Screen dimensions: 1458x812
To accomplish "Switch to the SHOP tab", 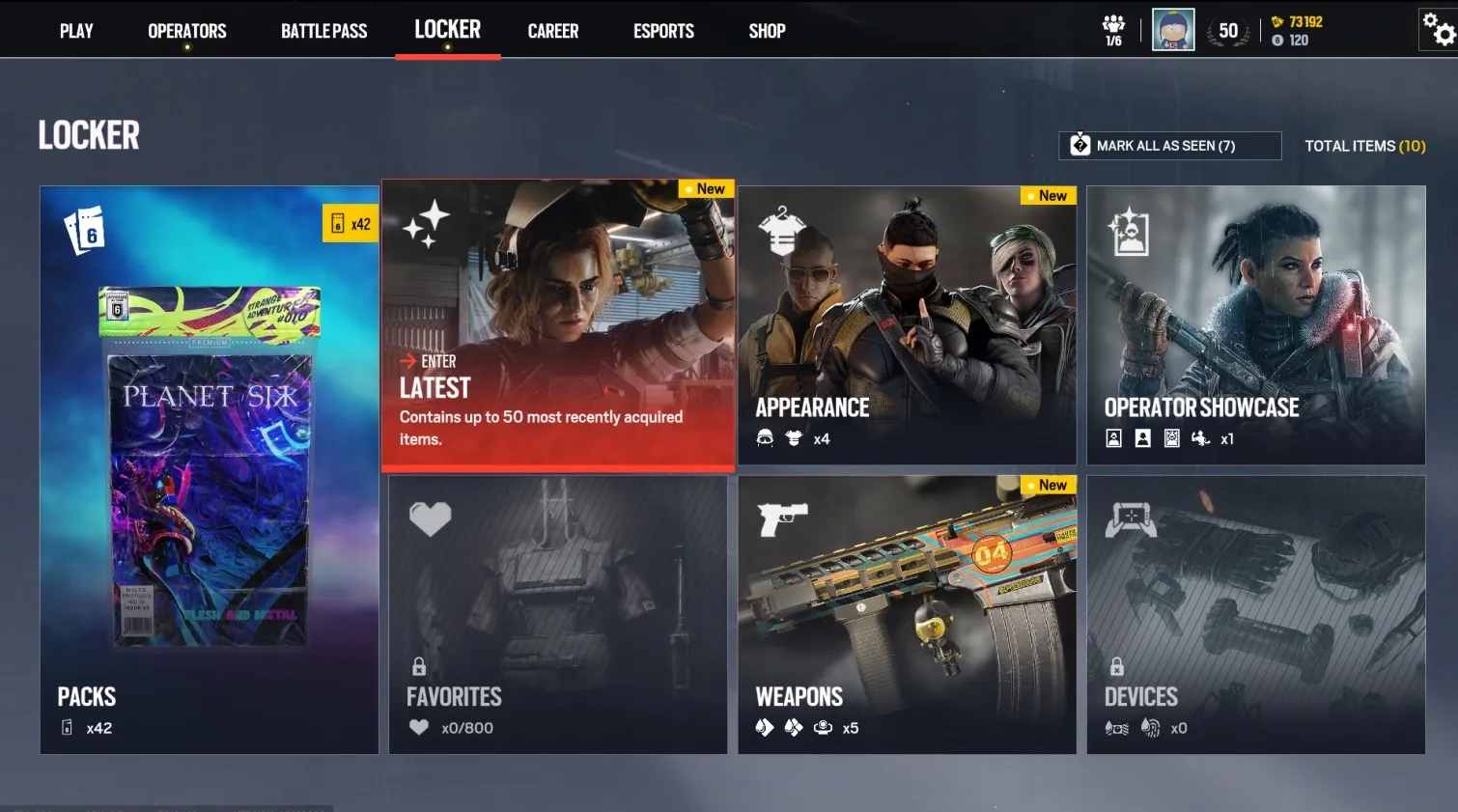I will (x=767, y=30).
